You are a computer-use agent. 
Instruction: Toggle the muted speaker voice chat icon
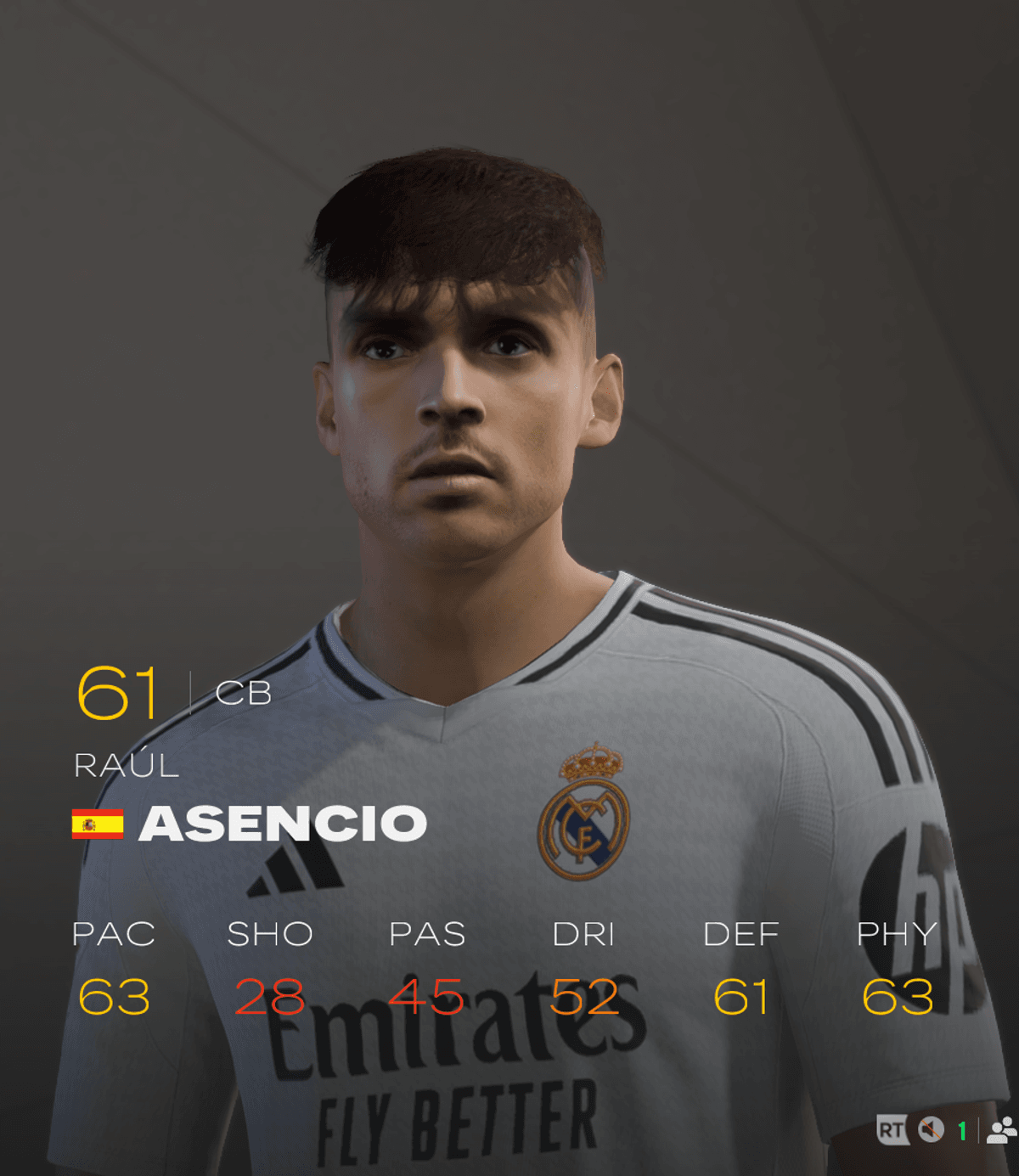tap(932, 1129)
